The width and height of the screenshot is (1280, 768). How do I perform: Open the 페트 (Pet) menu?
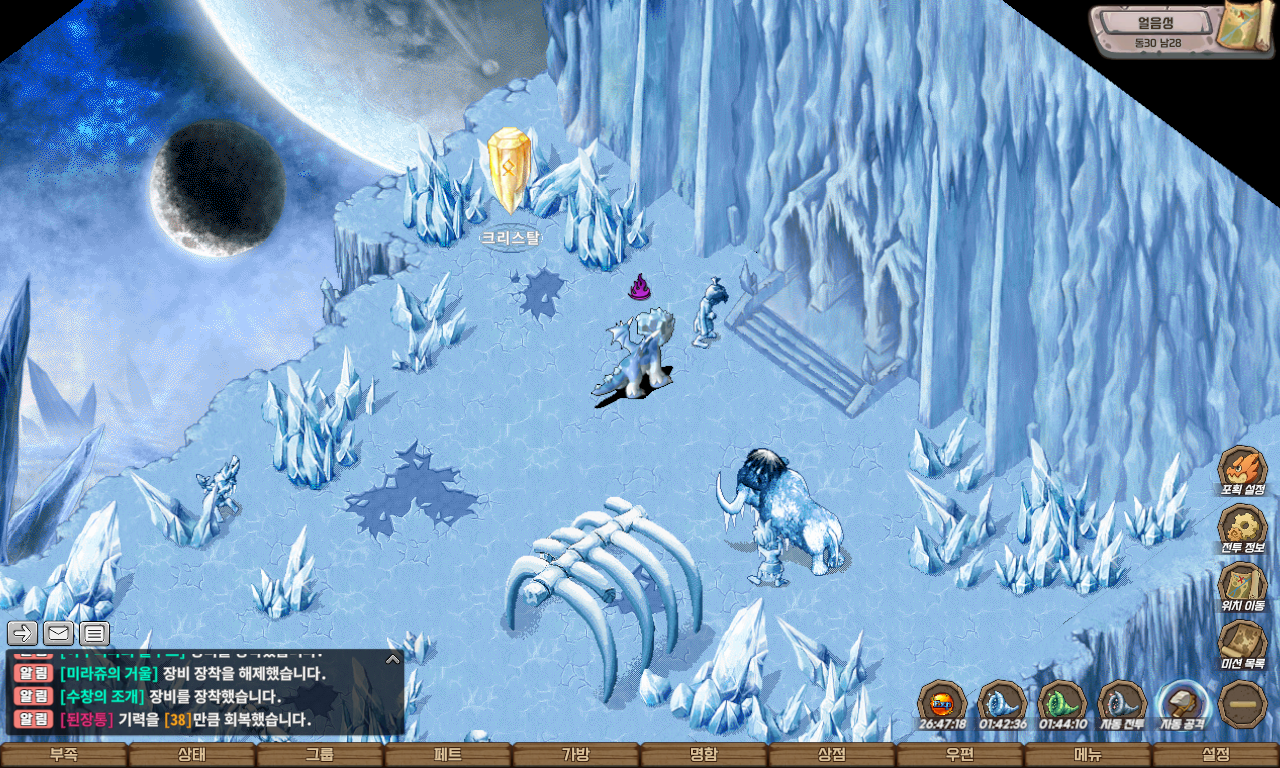(x=448, y=755)
